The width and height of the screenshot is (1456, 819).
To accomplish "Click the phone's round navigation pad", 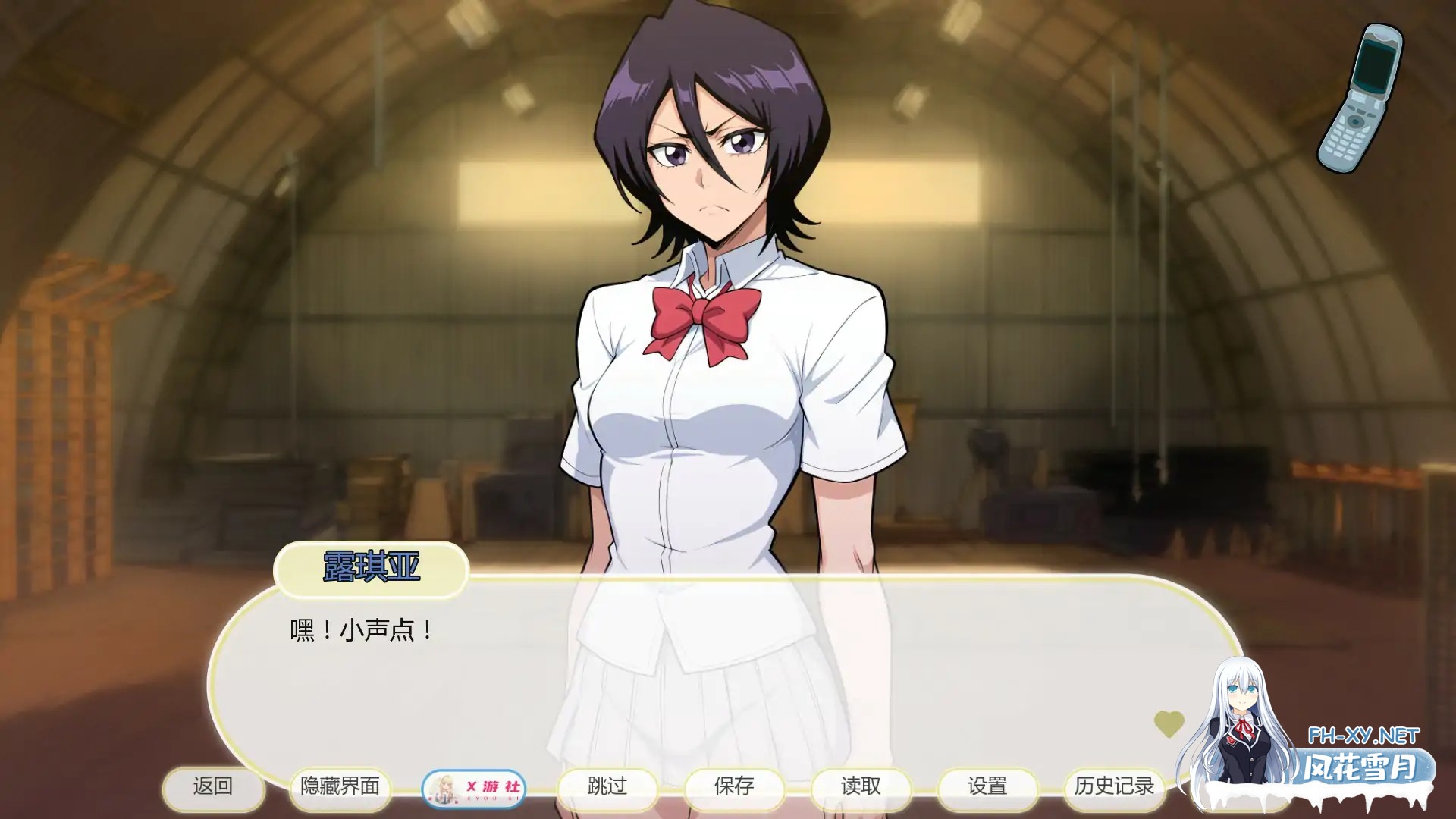I will [x=1355, y=121].
